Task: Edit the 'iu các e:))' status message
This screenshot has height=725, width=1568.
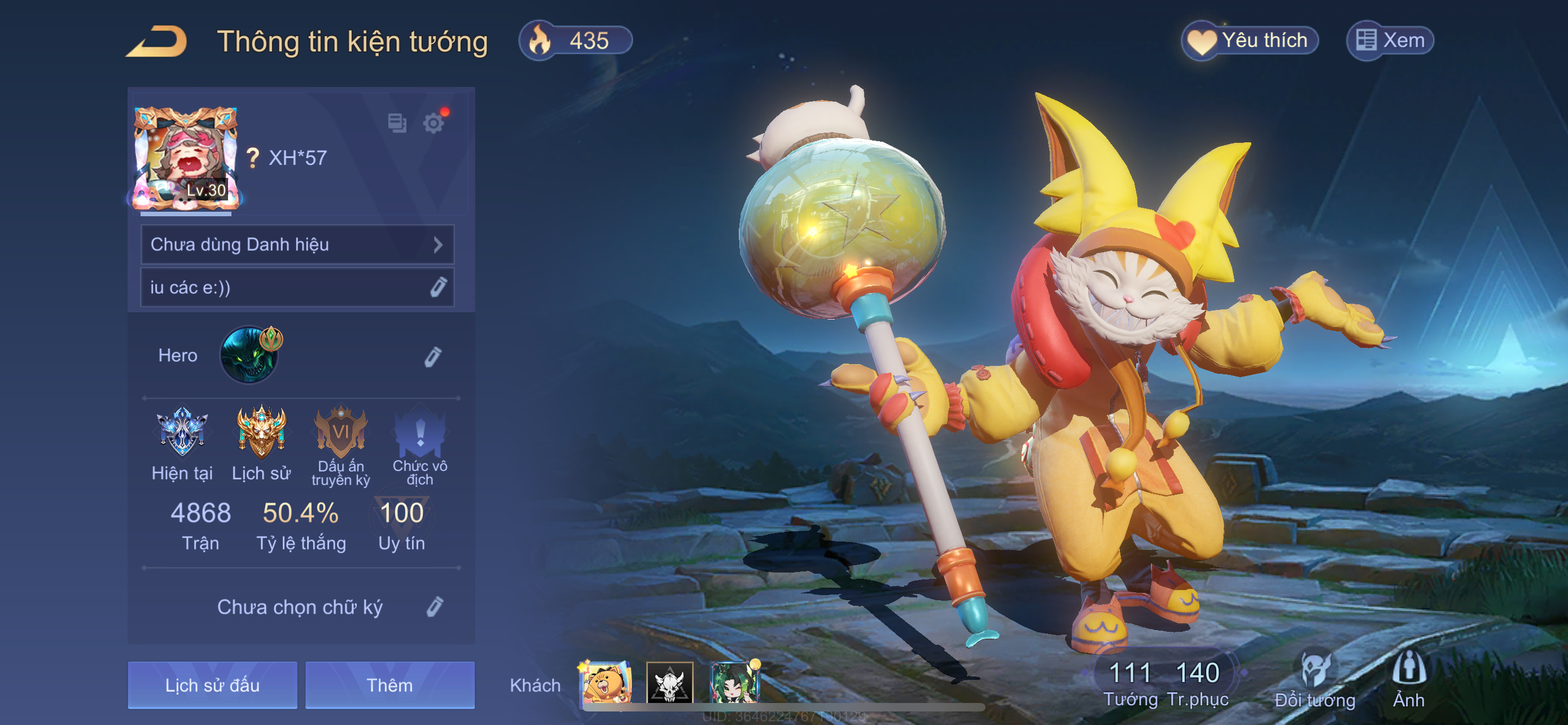Action: tap(437, 287)
